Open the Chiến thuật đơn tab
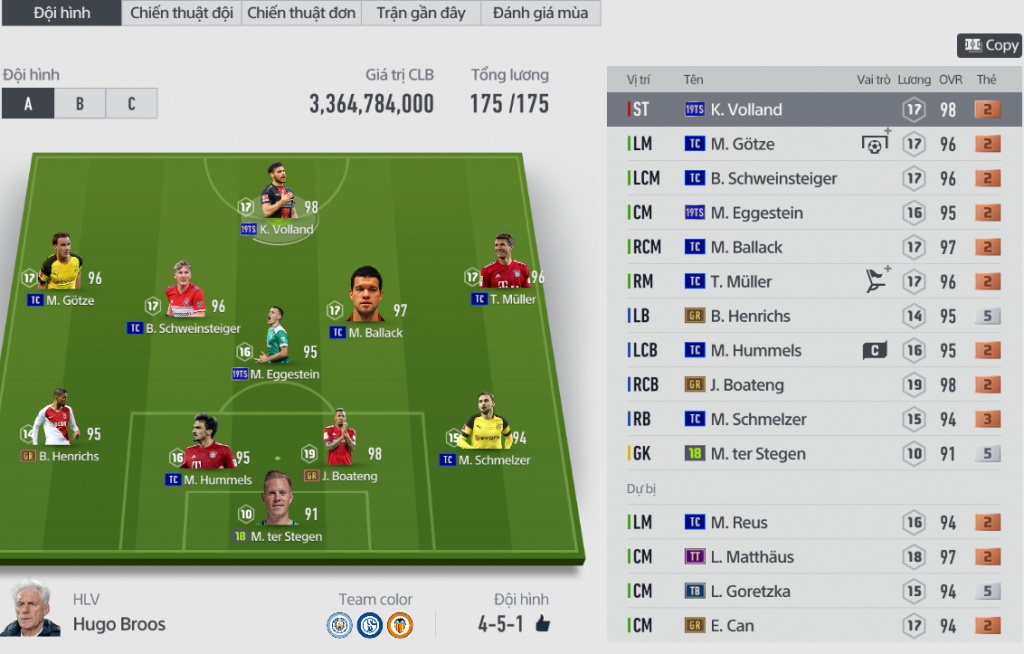Image resolution: width=1024 pixels, height=654 pixels. click(301, 13)
